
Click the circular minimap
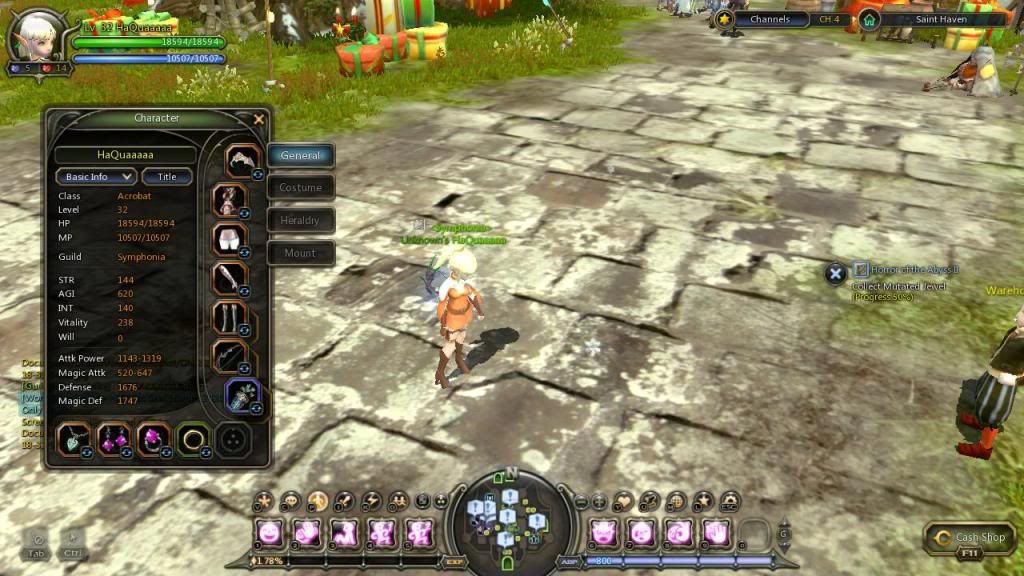[511, 517]
